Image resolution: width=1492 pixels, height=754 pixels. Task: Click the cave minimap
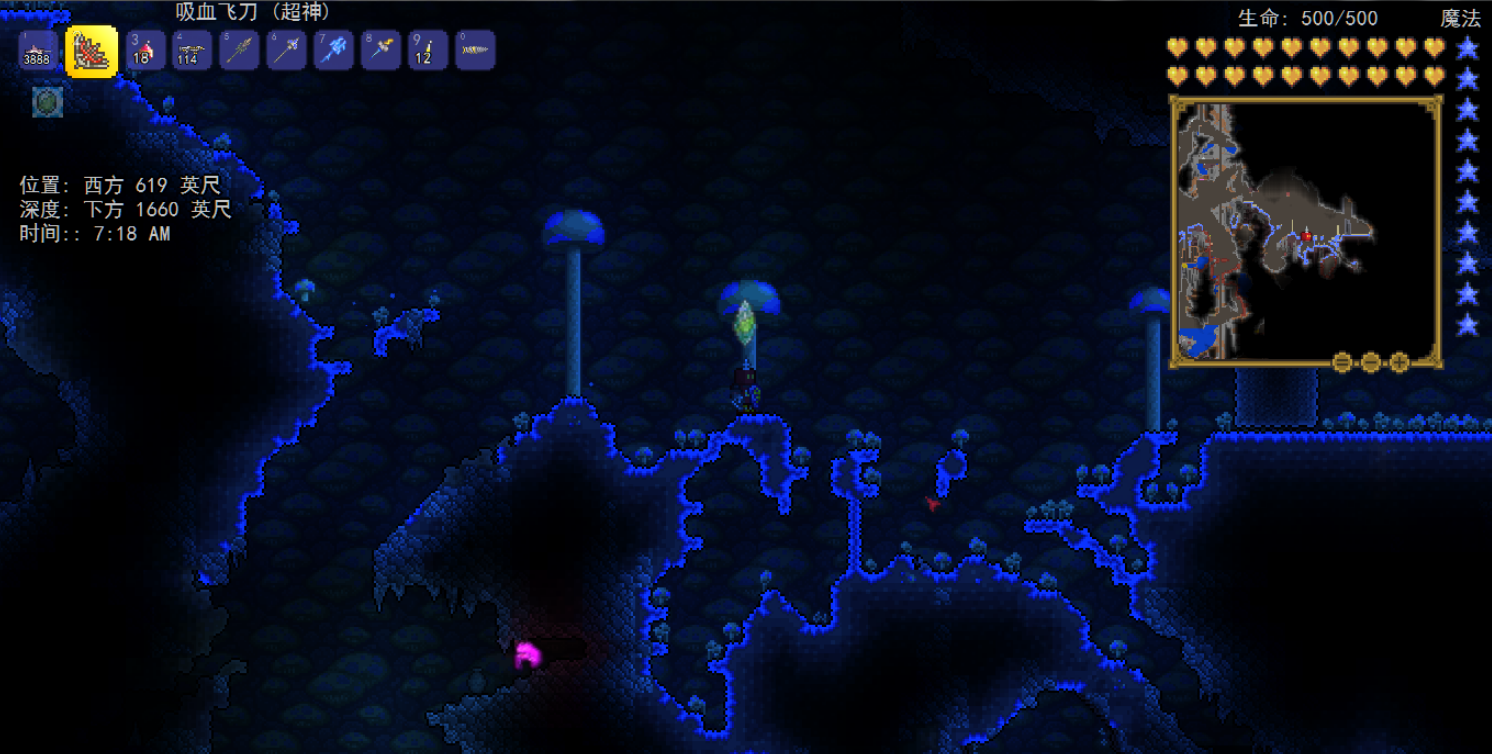[x=1305, y=230]
